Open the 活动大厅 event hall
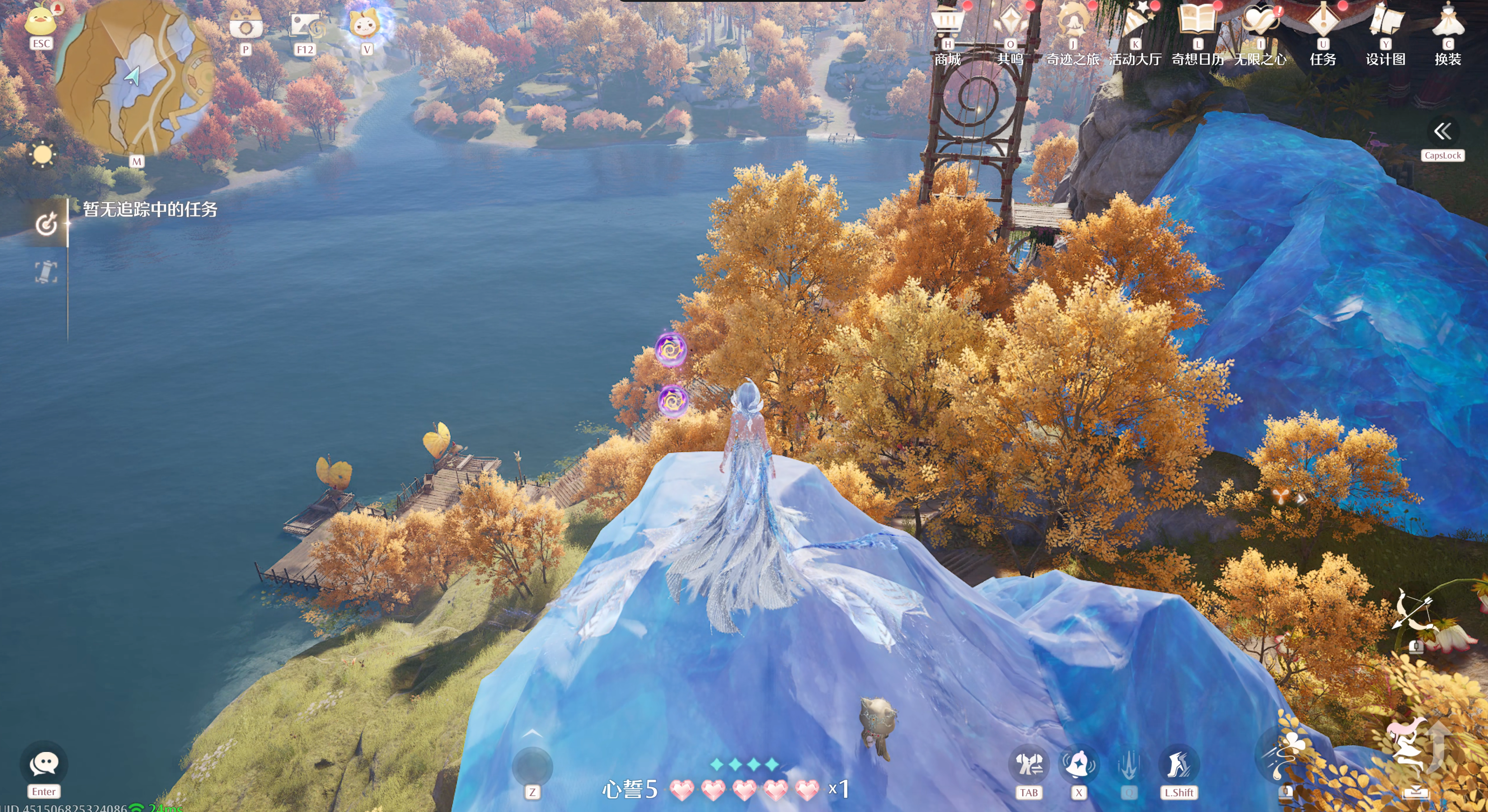 [x=1135, y=23]
